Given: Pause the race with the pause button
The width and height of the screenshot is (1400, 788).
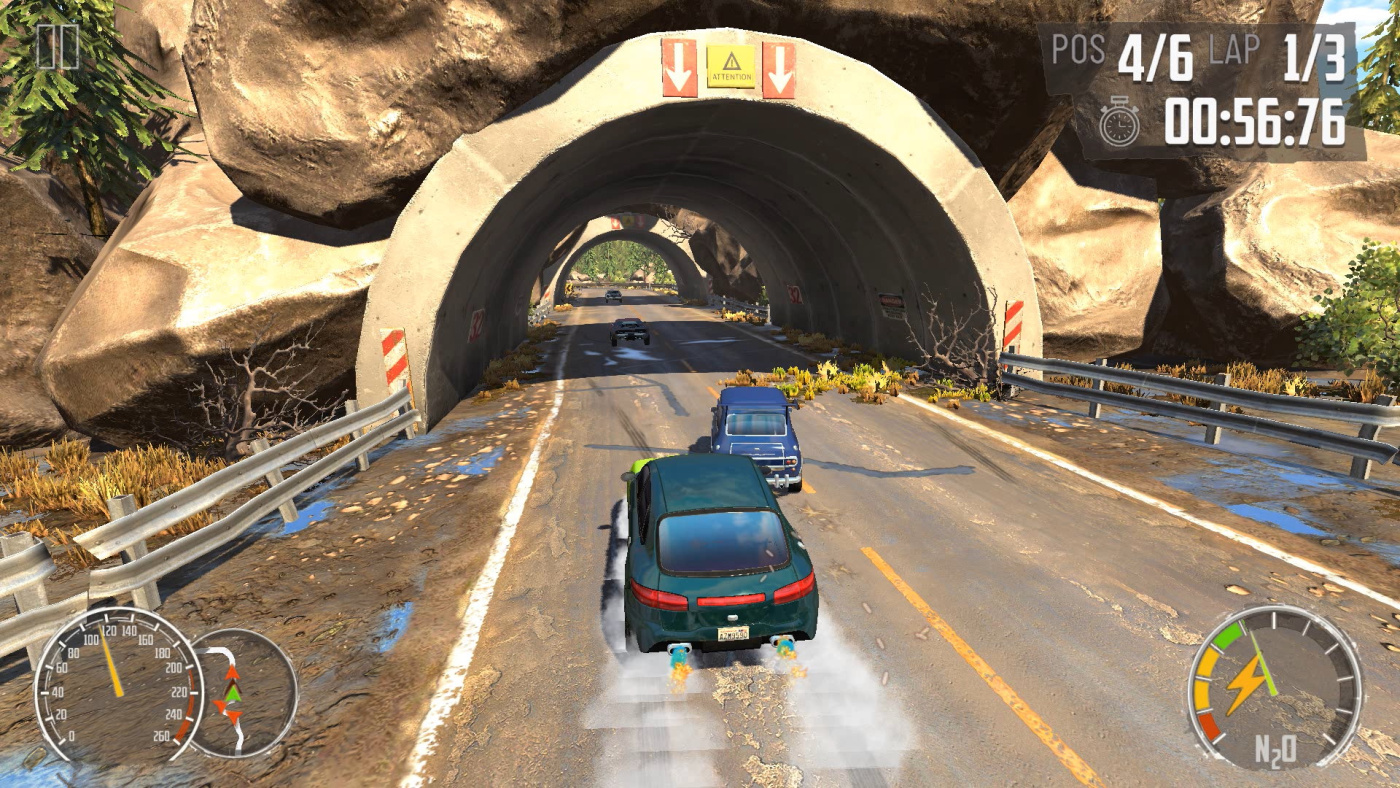Looking at the screenshot, I should 57,46.
